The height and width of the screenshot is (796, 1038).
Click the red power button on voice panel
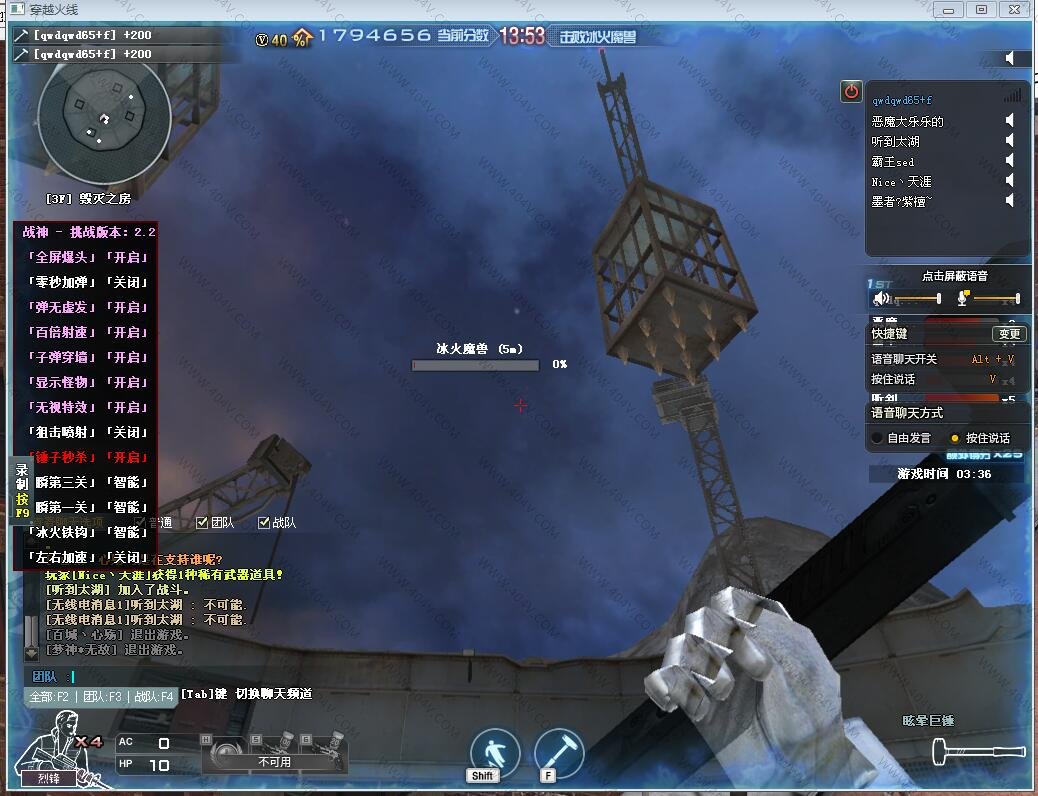coord(851,91)
